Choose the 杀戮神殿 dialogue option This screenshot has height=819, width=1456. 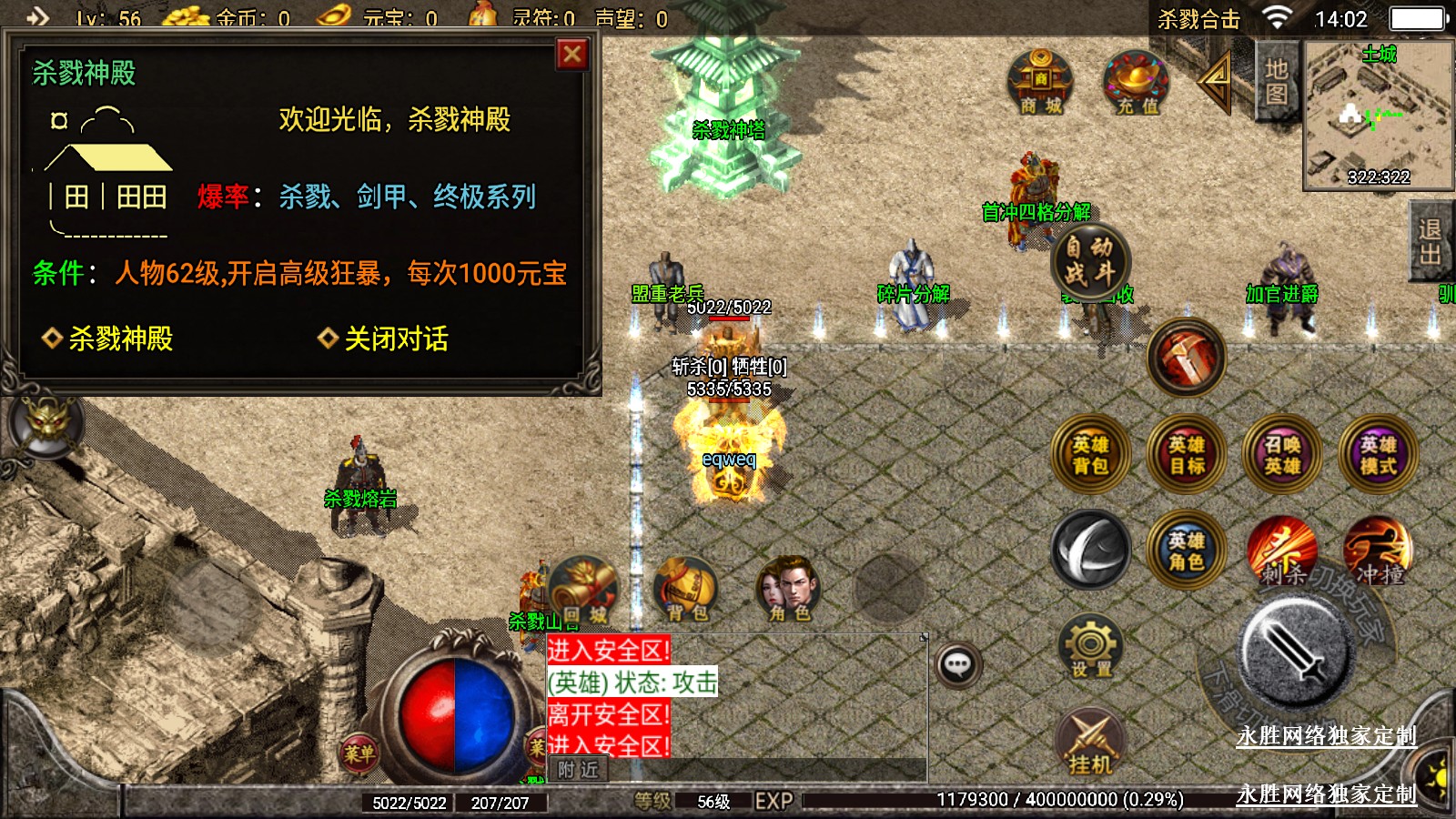tap(119, 339)
